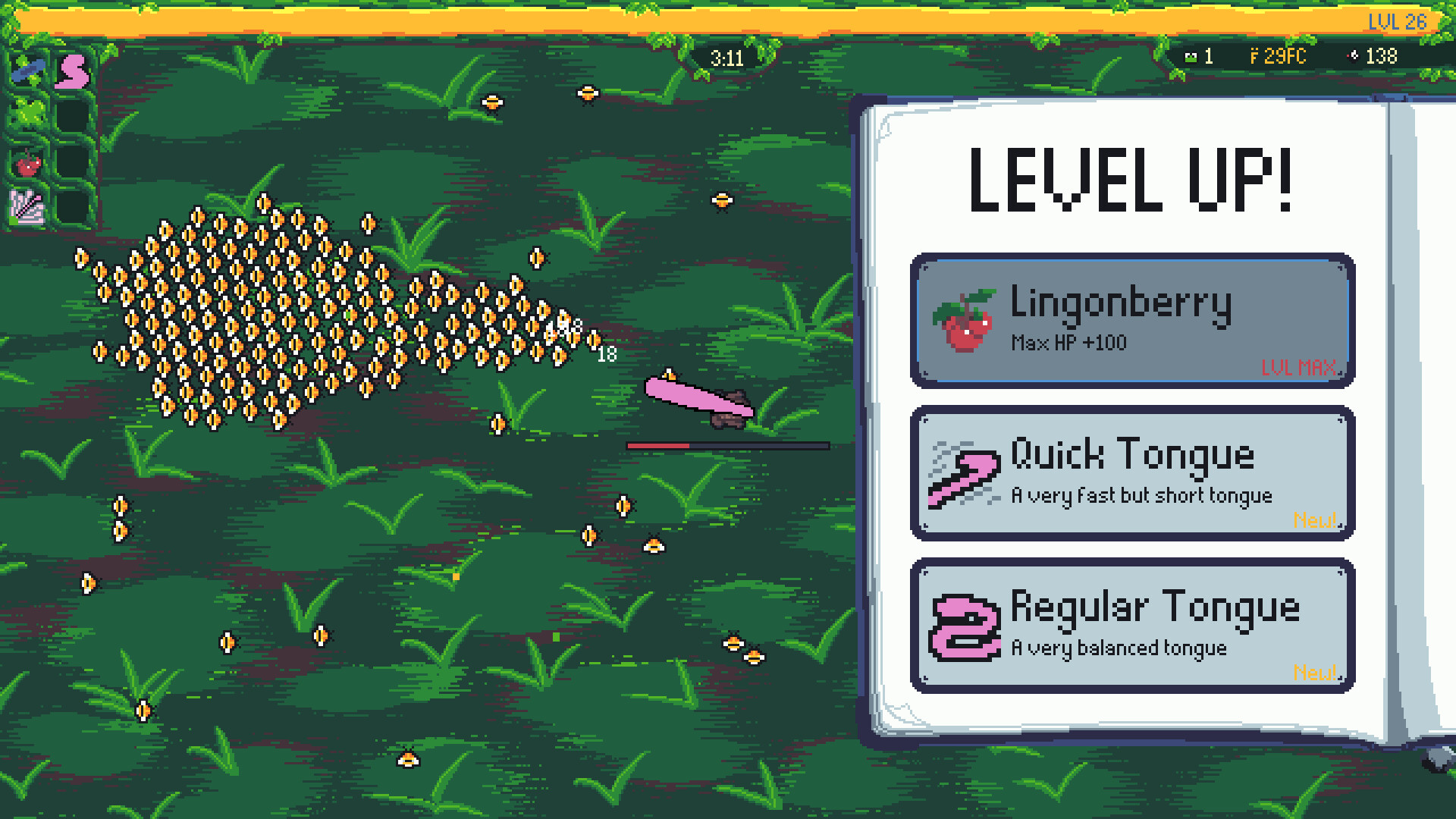Click the empty equipment slot below the pink tongue

point(71,114)
